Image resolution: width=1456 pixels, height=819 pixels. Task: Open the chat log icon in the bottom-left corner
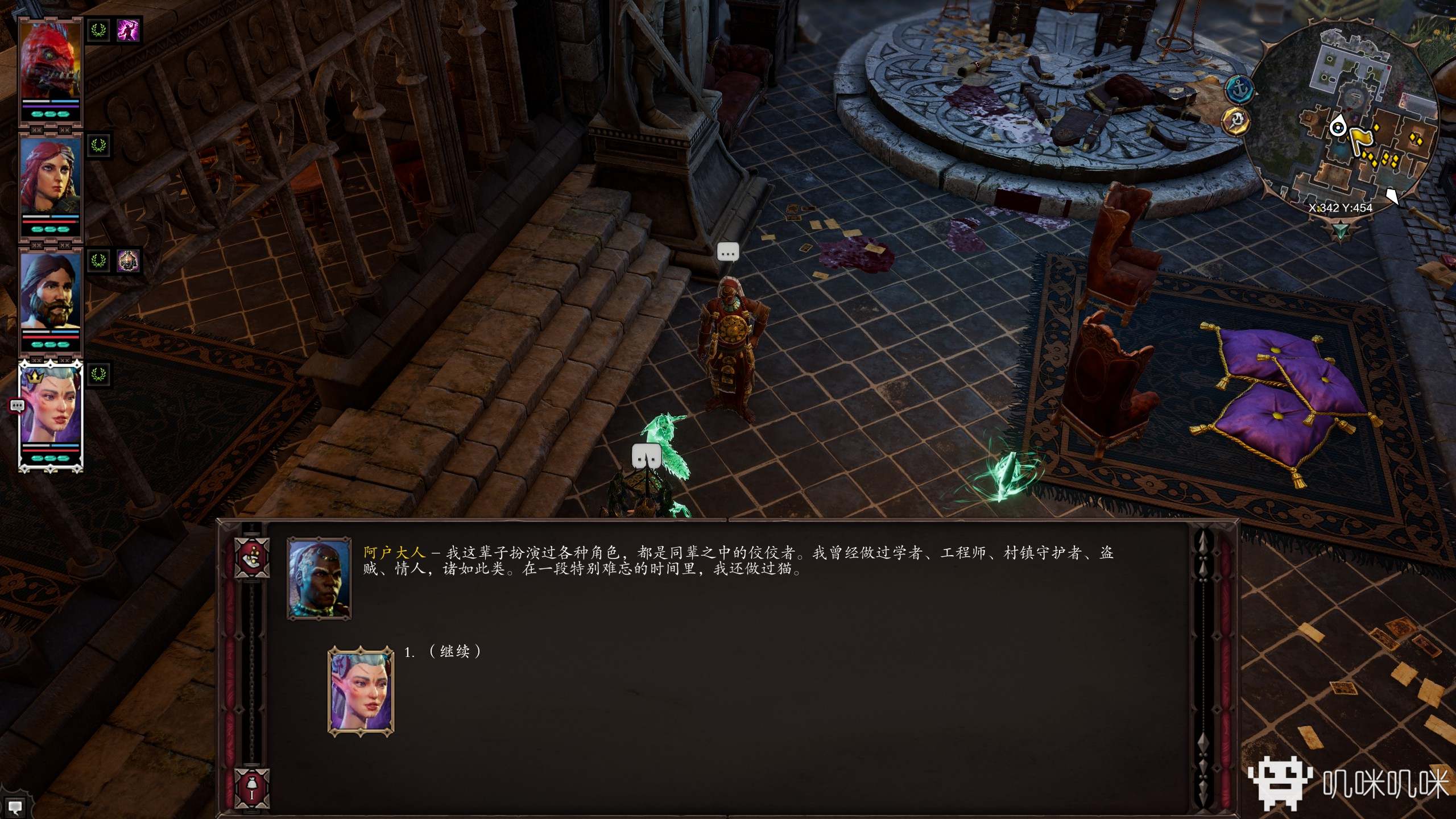[15, 806]
